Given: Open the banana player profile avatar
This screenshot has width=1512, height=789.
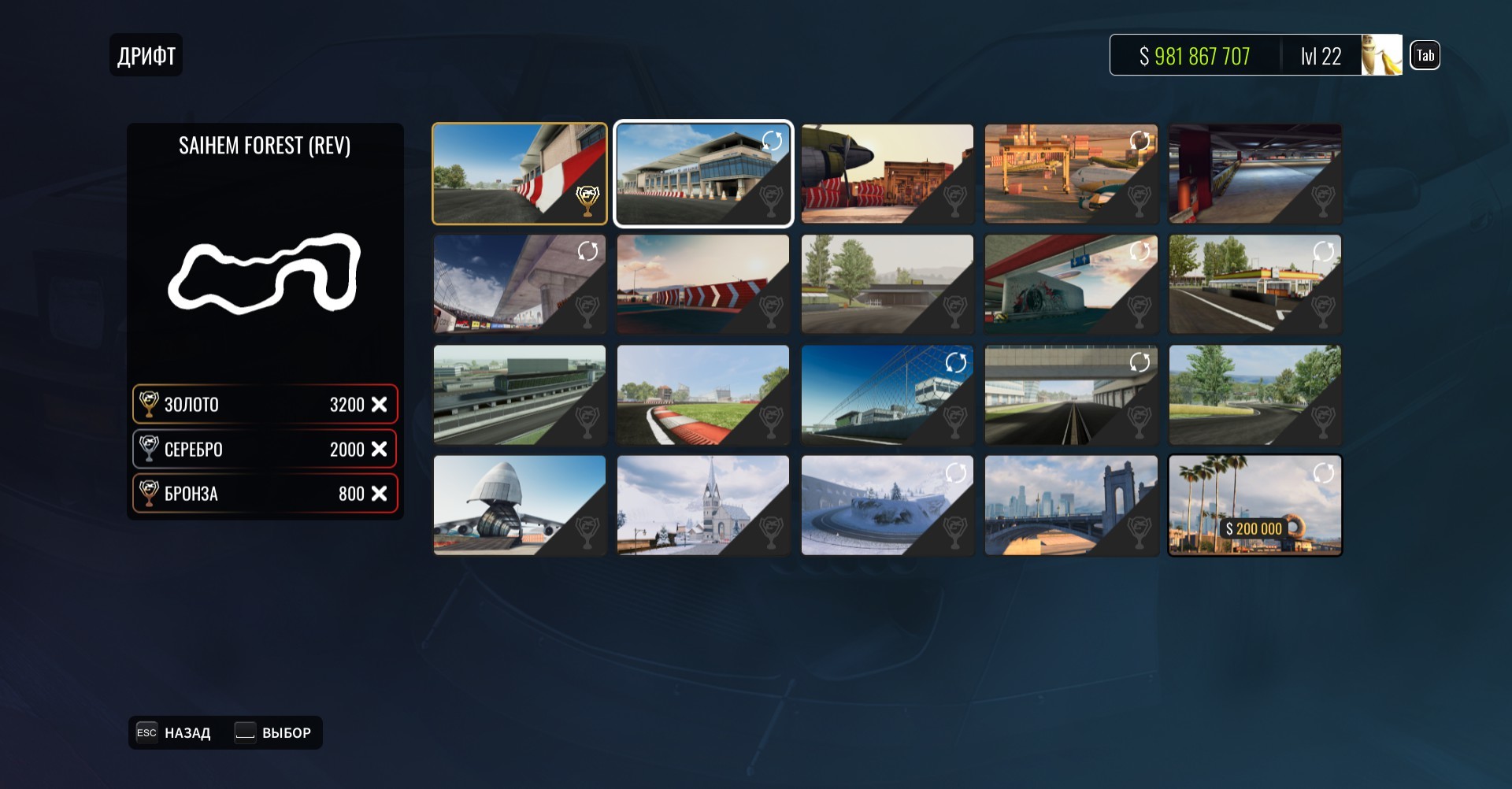Looking at the screenshot, I should tap(1381, 55).
